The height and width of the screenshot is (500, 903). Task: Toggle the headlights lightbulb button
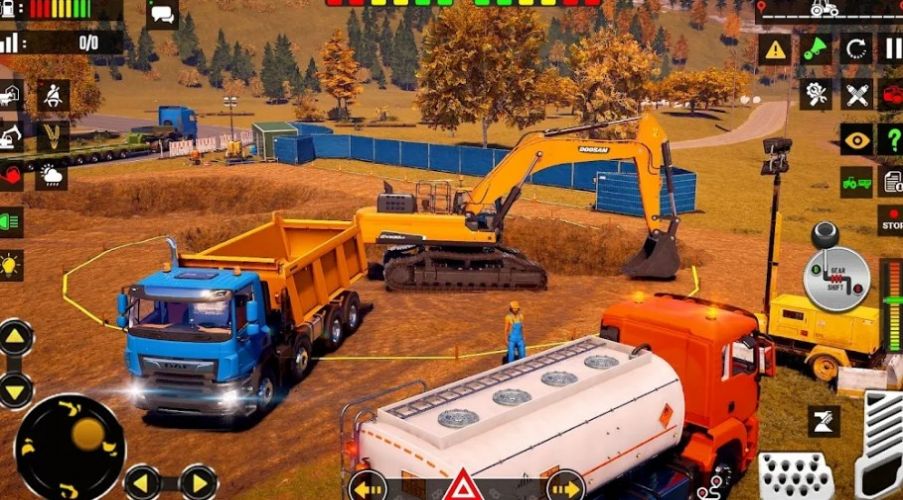click(11, 265)
